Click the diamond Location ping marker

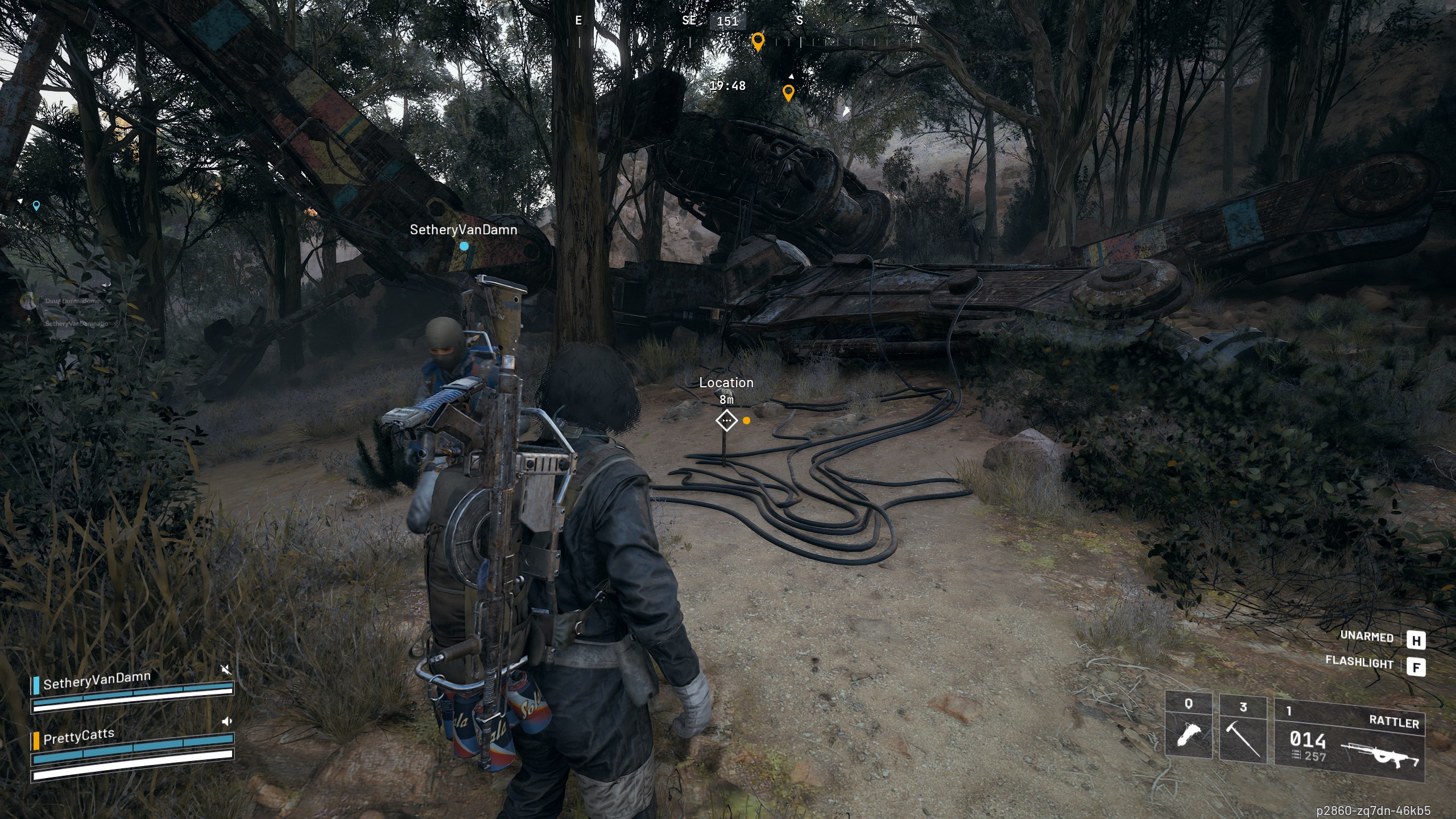click(726, 421)
